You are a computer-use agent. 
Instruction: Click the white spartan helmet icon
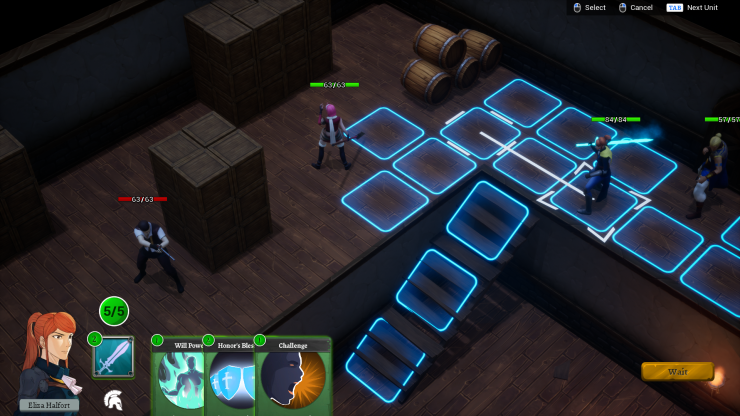[x=113, y=400]
